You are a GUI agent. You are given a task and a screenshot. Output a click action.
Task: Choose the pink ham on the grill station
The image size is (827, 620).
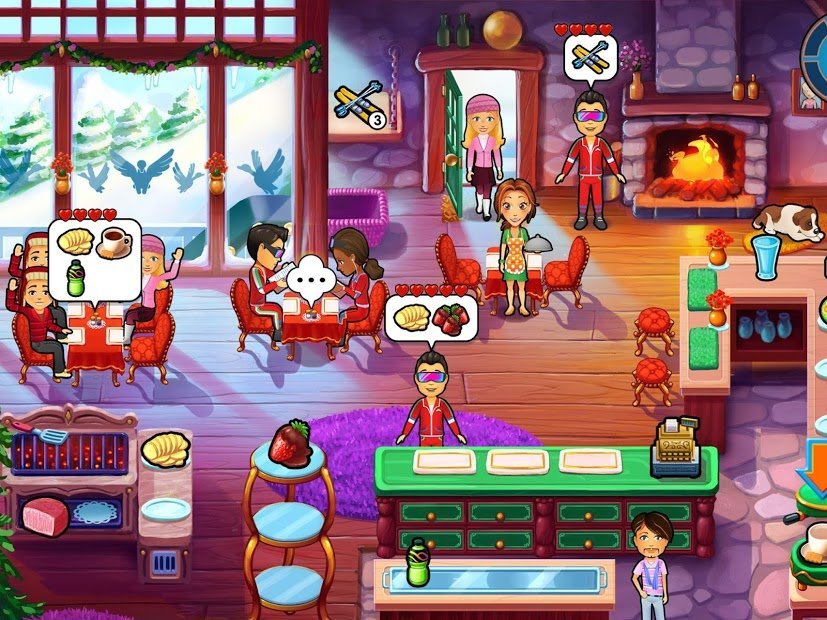[45, 515]
